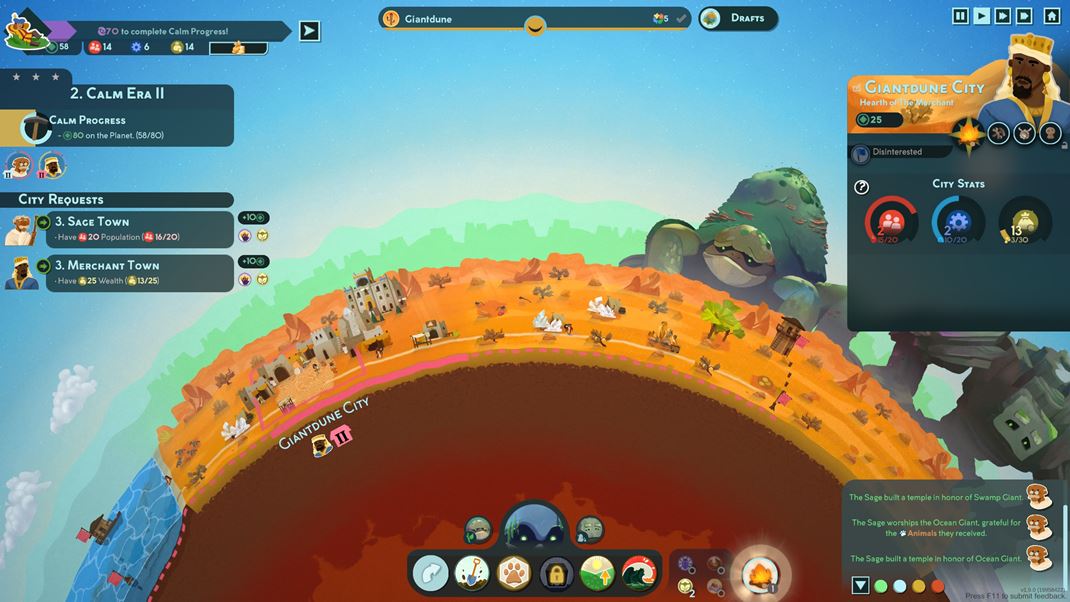Pause the game speed

(960, 16)
